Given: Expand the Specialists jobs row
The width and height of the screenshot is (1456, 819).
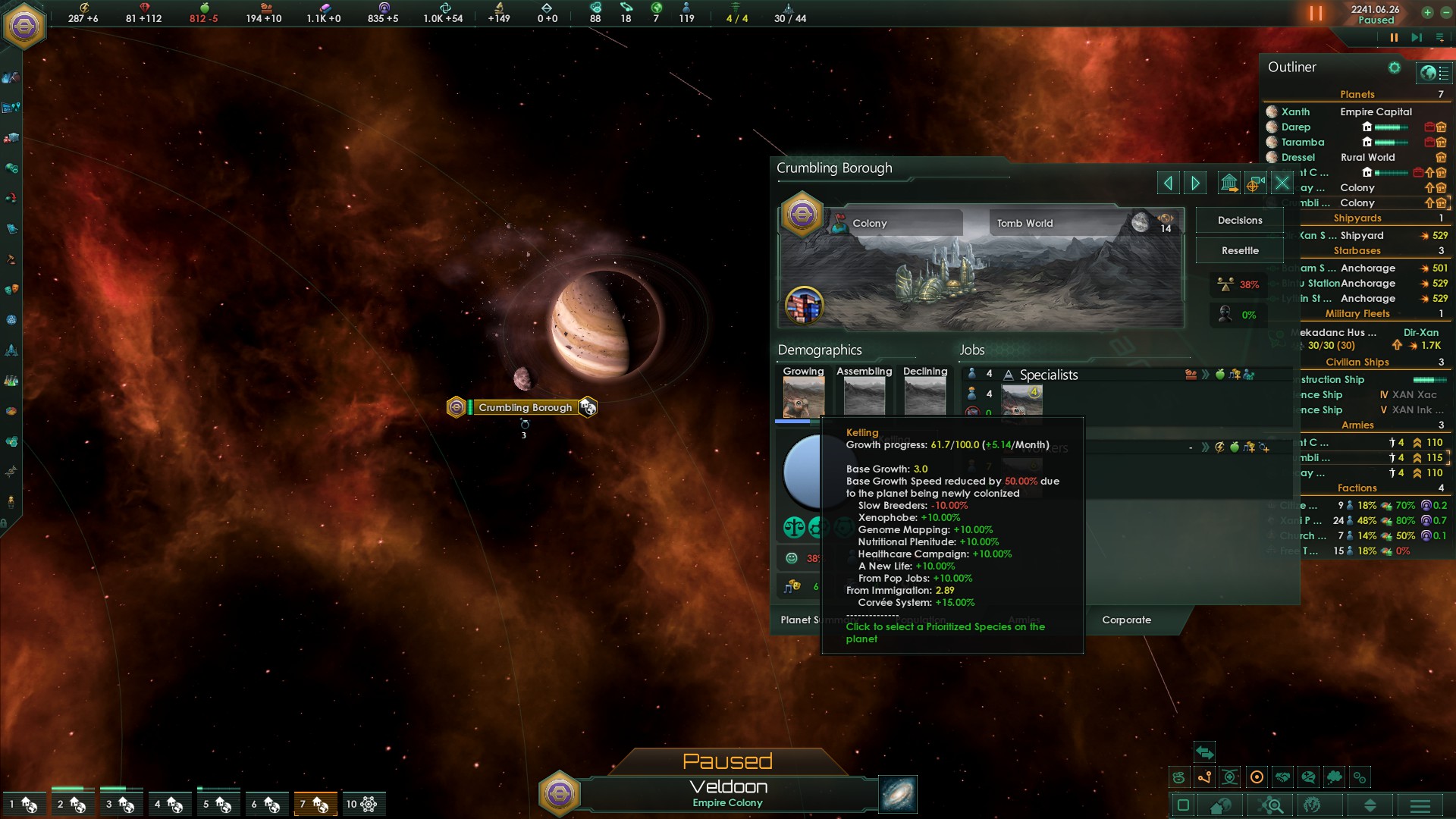Looking at the screenshot, I should click(1048, 375).
